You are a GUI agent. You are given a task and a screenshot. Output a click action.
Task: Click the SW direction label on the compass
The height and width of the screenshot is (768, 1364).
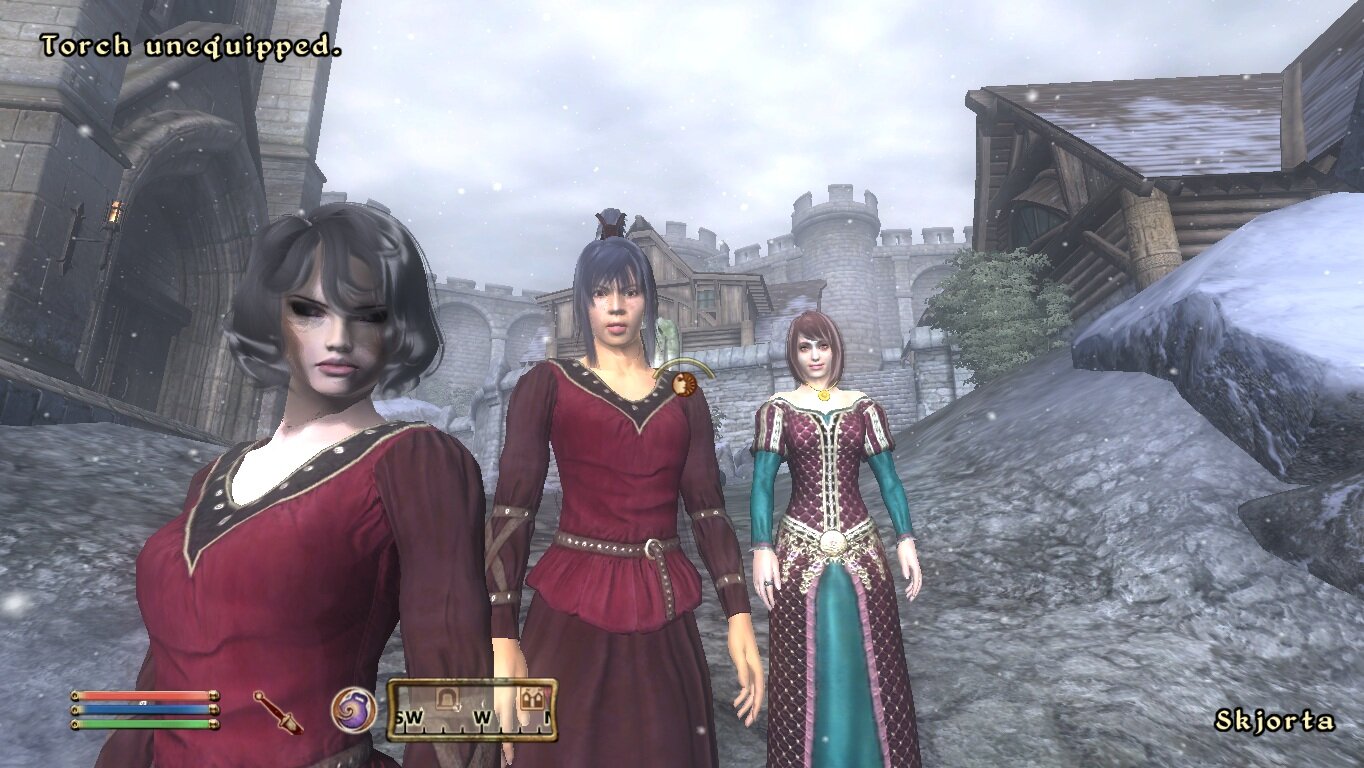(410, 716)
